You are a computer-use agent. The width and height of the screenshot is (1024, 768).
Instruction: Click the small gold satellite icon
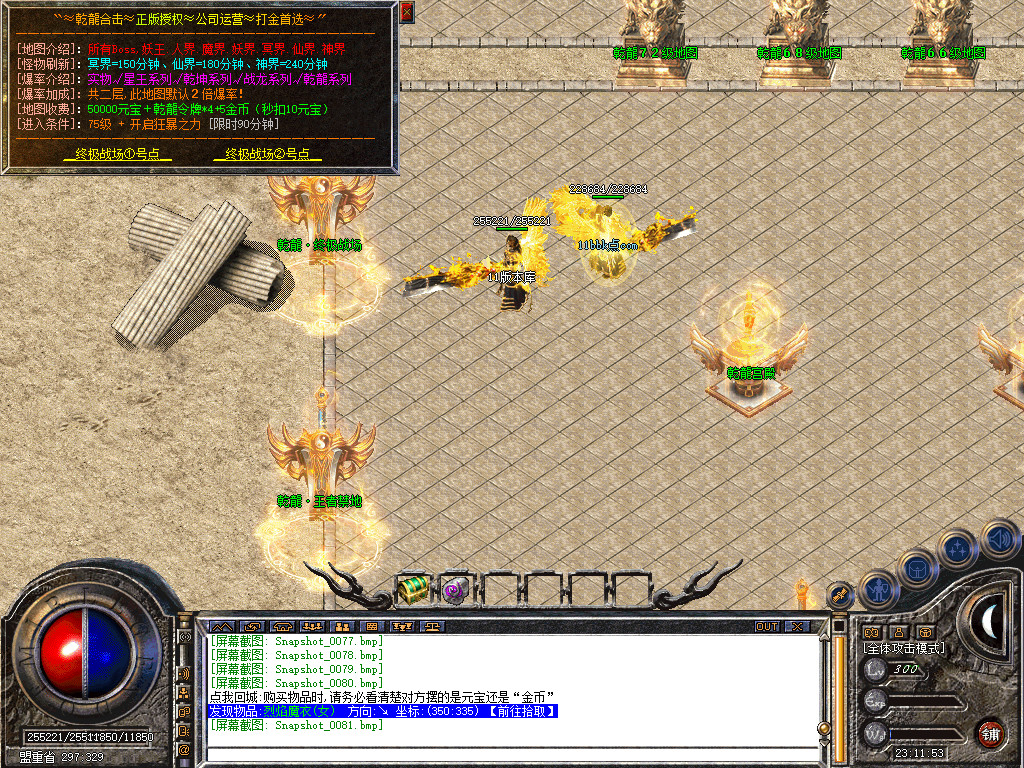click(840, 594)
